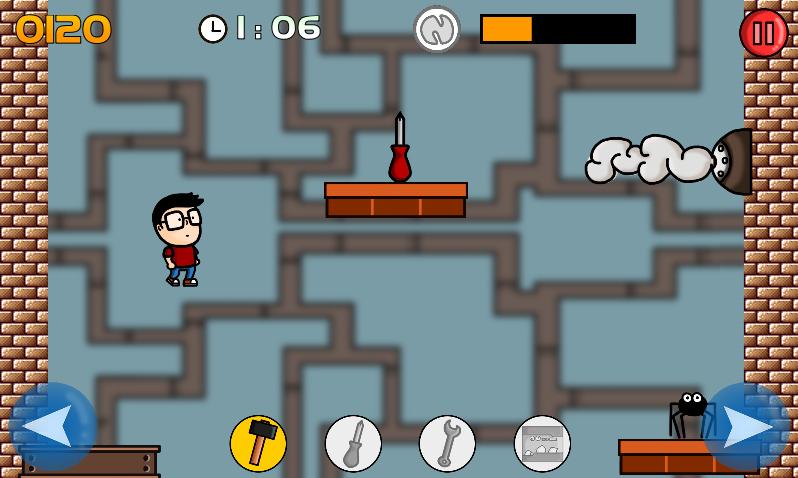Pick the wrench tool
798x478 pixels.
[x=447, y=443]
